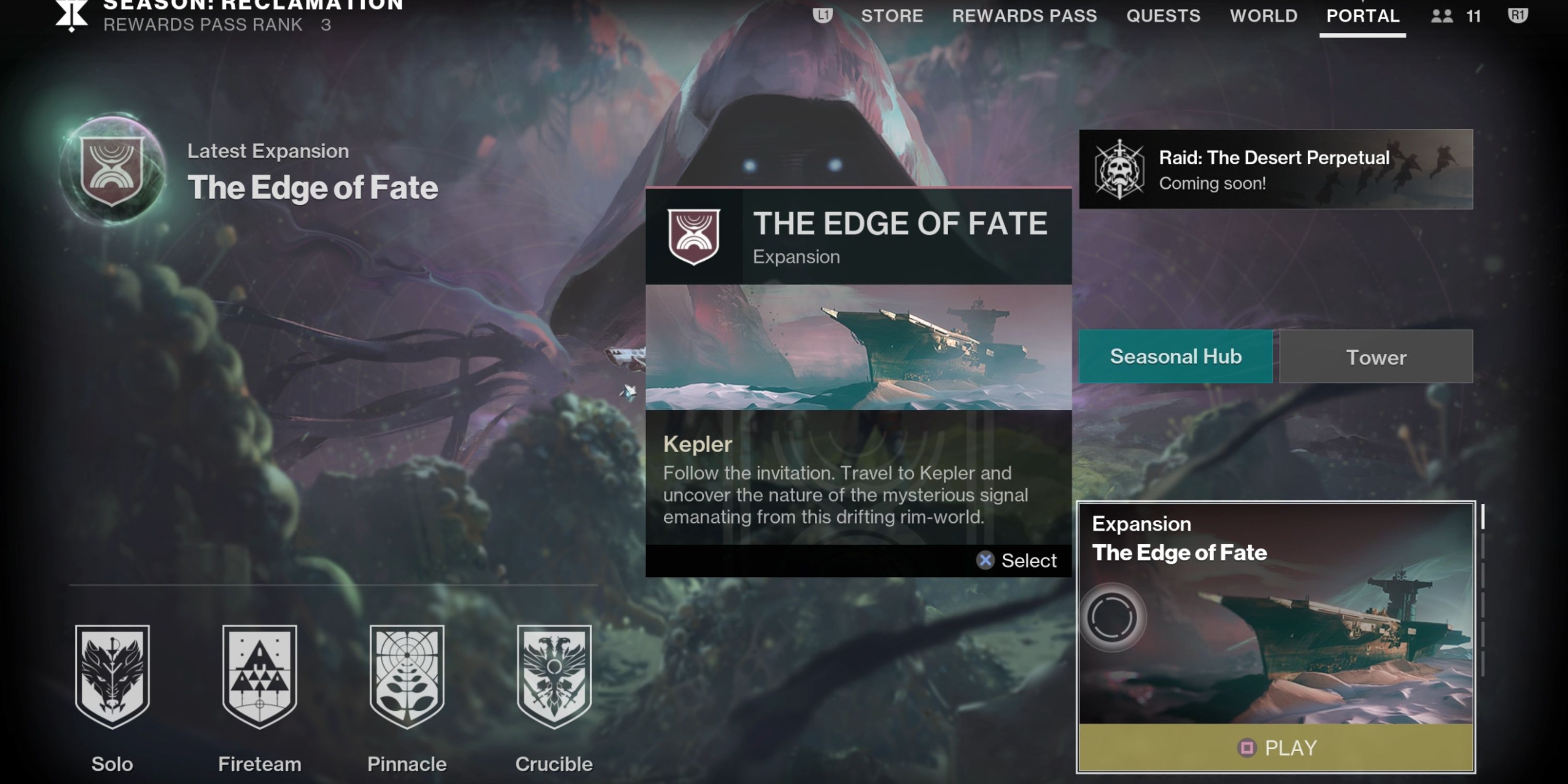This screenshot has width=1568, height=784.
Task: Toggle to the Tower destination
Action: (x=1376, y=356)
